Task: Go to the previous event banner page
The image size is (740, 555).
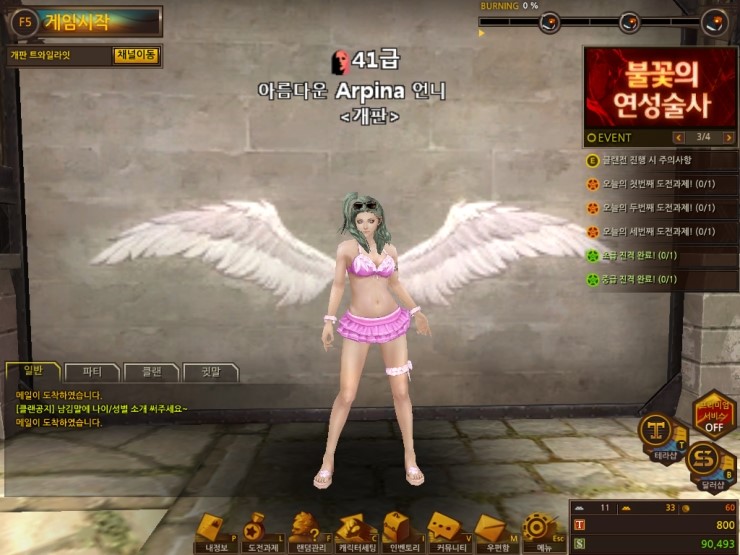Action: pyautogui.click(x=680, y=137)
